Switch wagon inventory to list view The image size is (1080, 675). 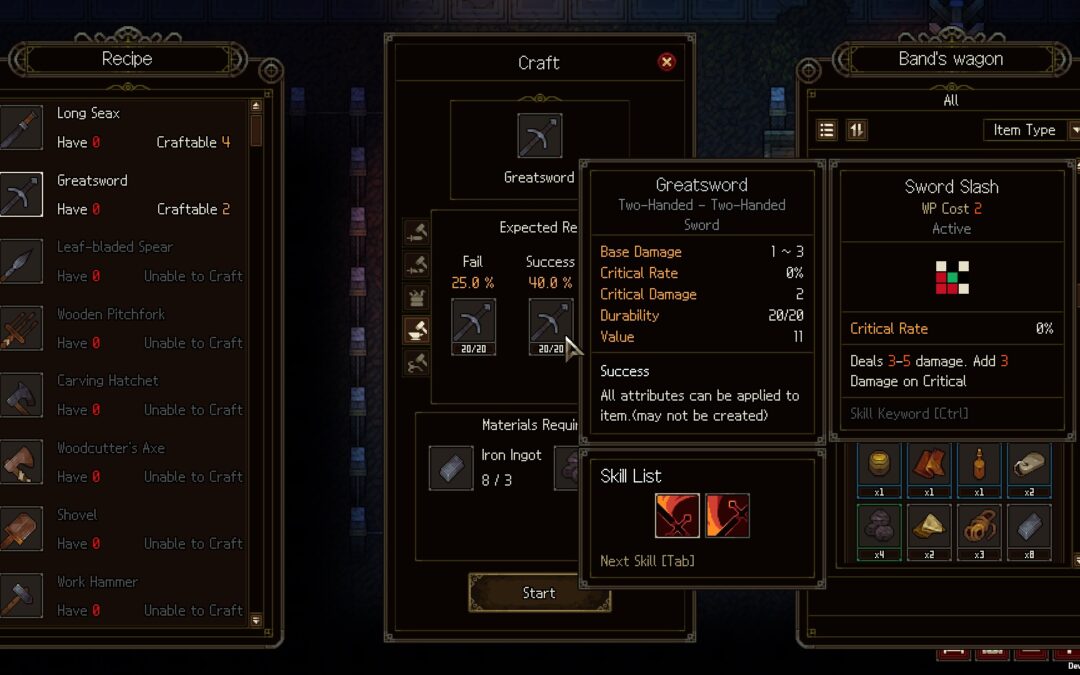(x=827, y=130)
